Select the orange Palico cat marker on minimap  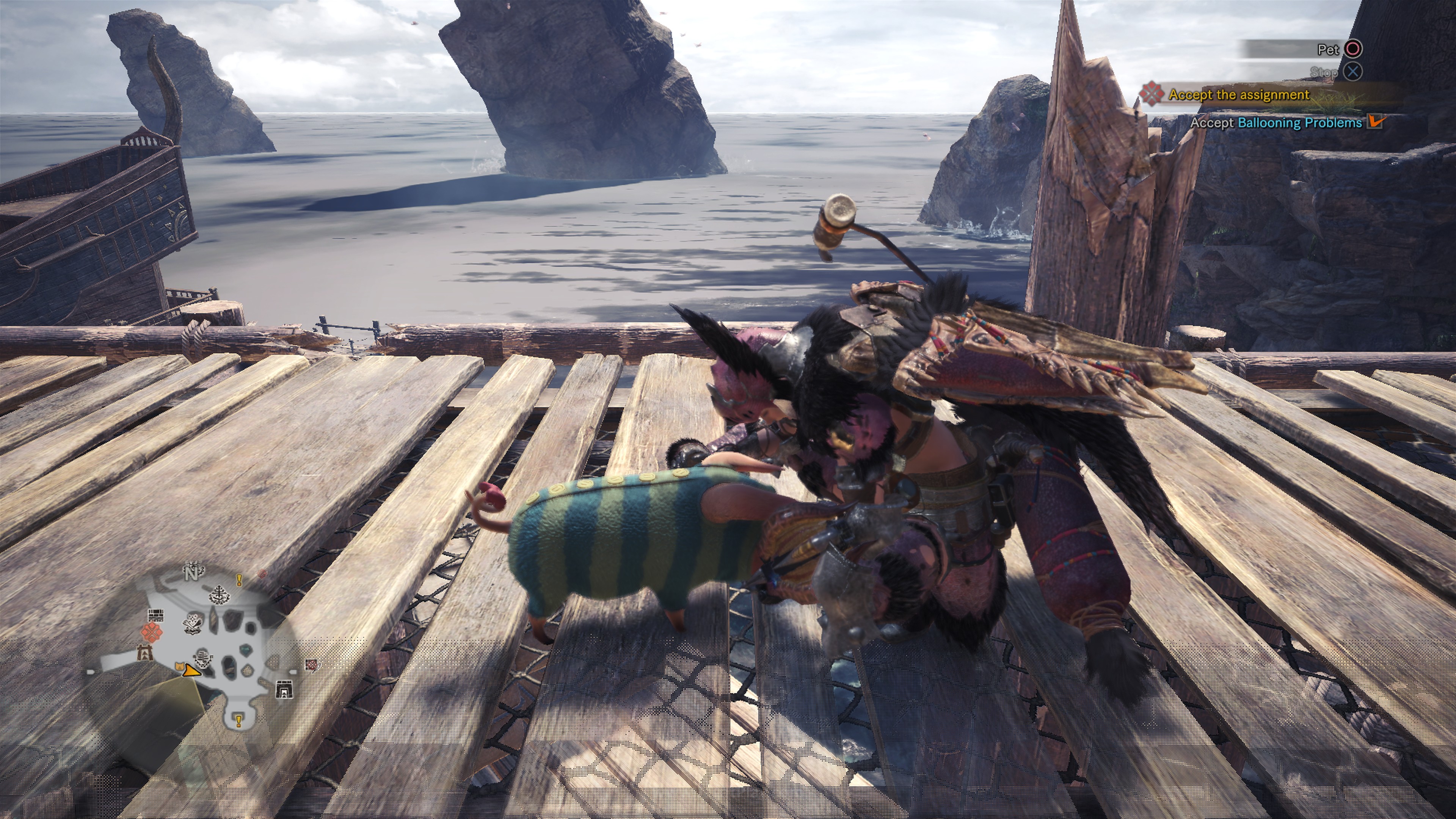(x=180, y=667)
